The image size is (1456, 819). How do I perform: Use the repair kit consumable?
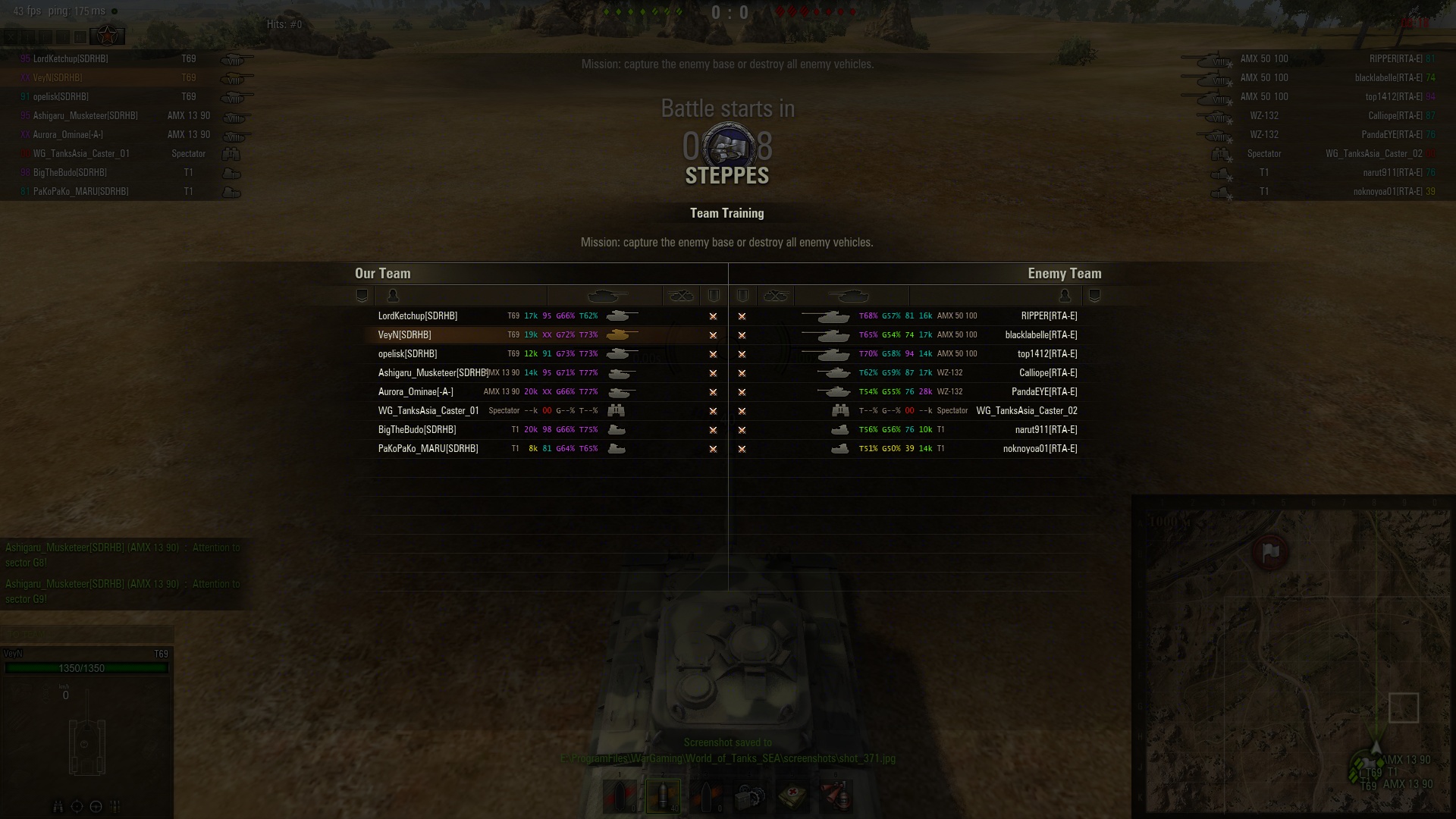(x=750, y=796)
